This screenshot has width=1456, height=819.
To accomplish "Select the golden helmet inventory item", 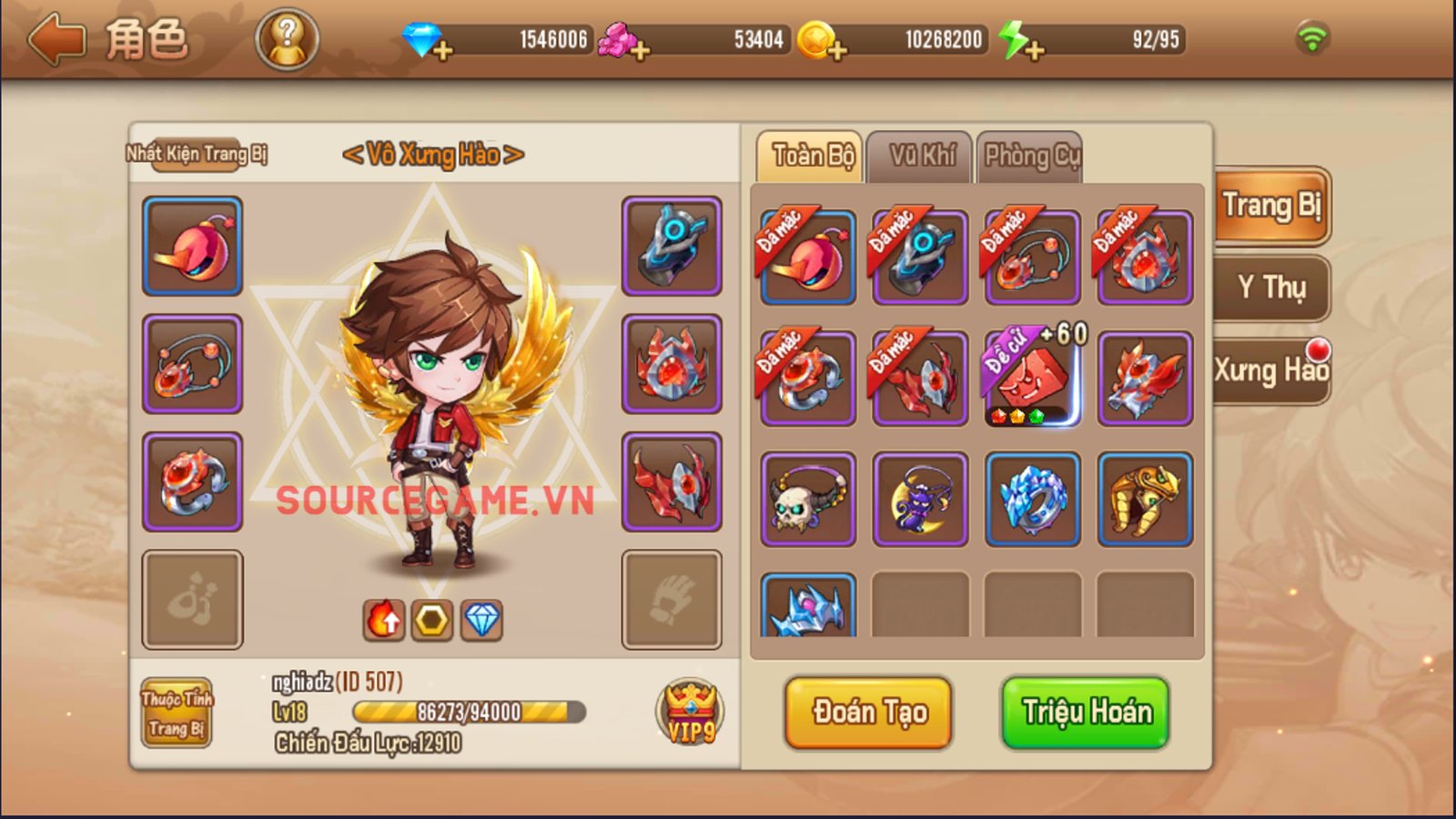I will coord(1145,499).
